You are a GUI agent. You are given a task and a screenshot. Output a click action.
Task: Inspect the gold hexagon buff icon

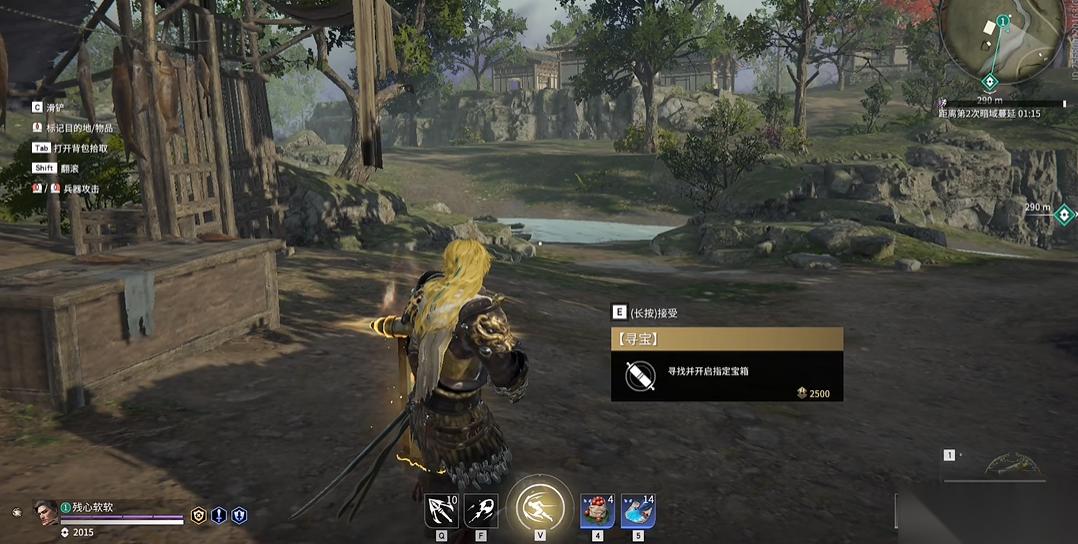pos(199,516)
